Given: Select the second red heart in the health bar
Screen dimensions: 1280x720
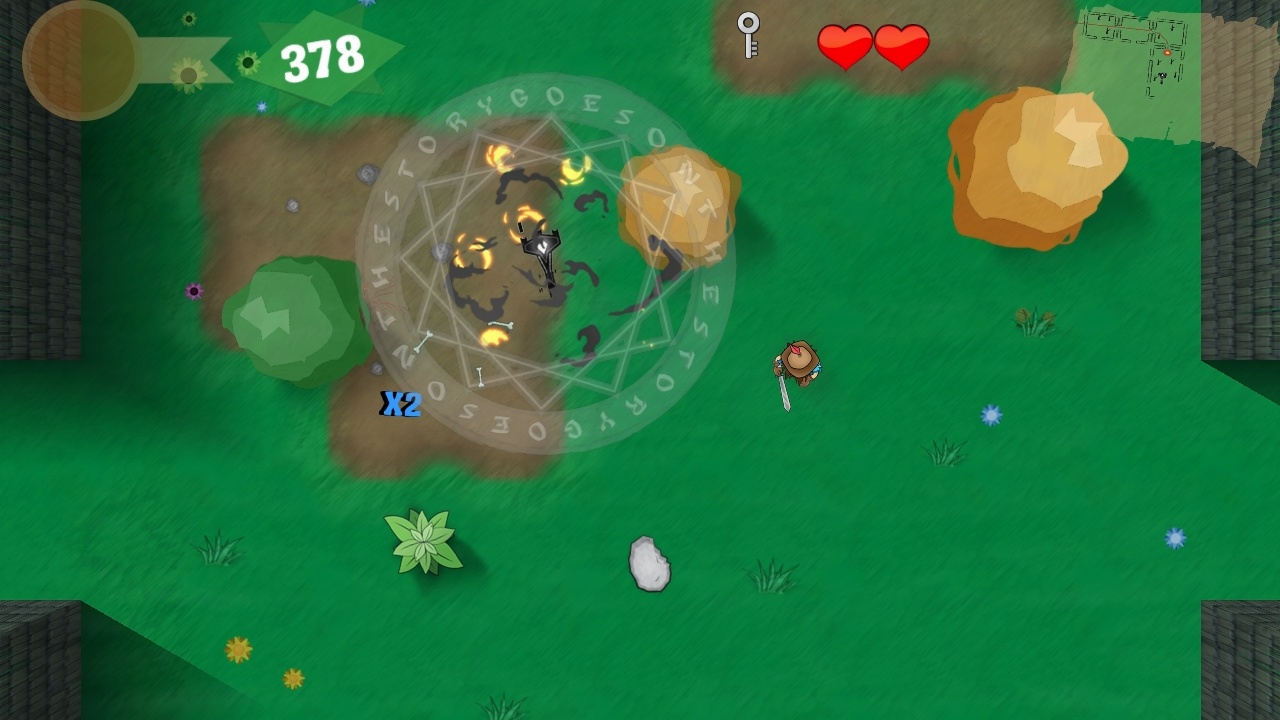Looking at the screenshot, I should (903, 45).
